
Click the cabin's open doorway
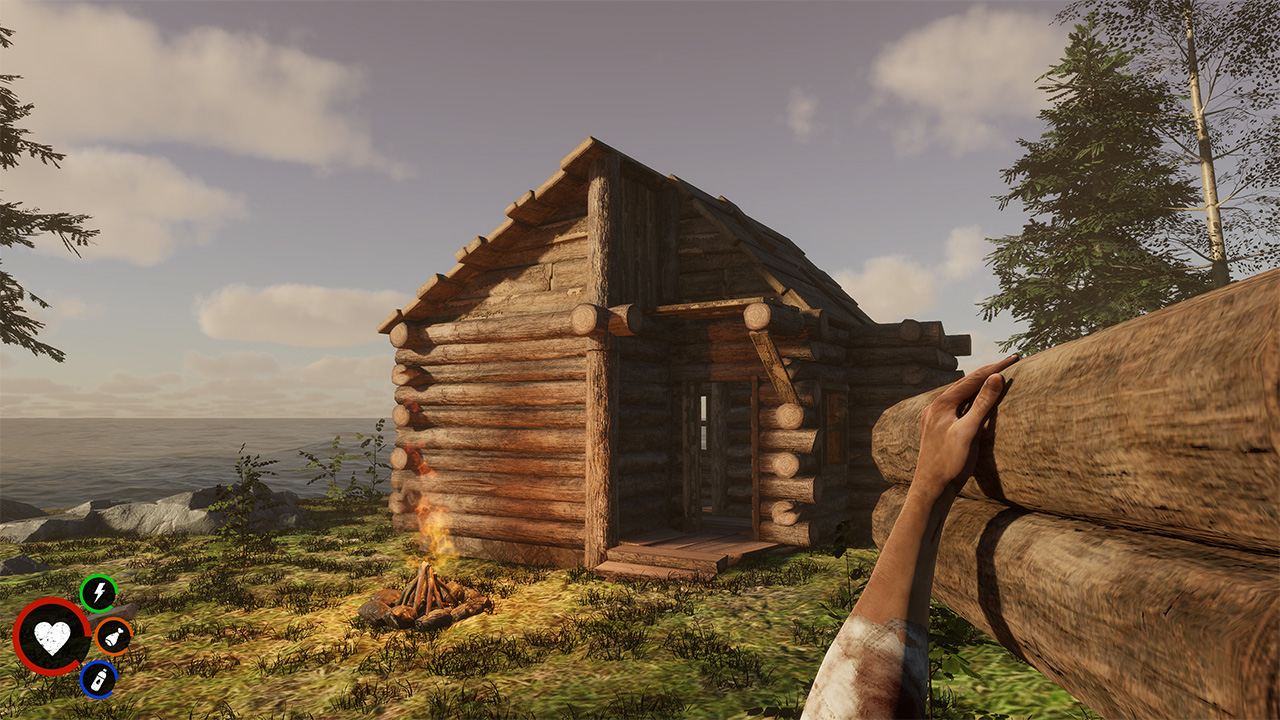click(700, 460)
